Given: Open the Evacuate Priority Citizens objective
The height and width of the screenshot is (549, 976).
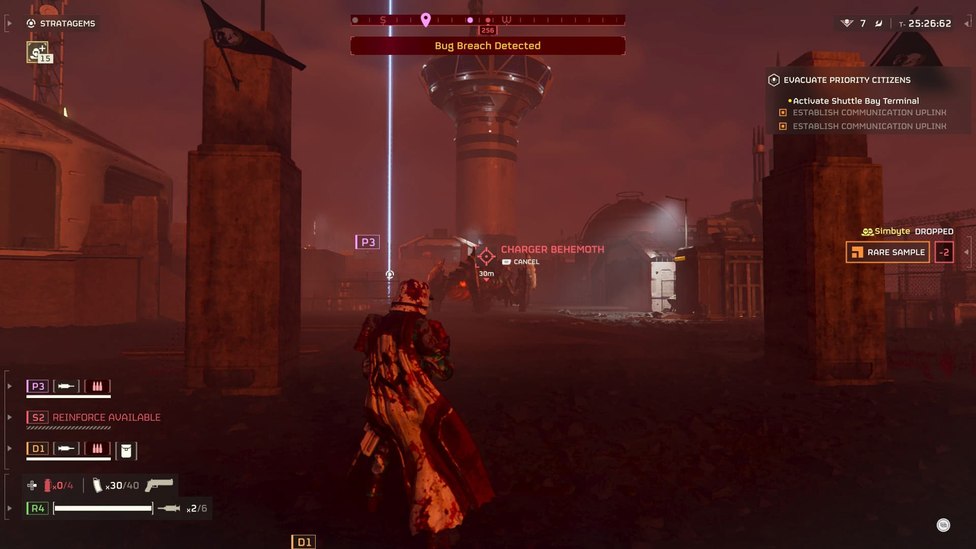Looking at the screenshot, I should pyautogui.click(x=846, y=80).
